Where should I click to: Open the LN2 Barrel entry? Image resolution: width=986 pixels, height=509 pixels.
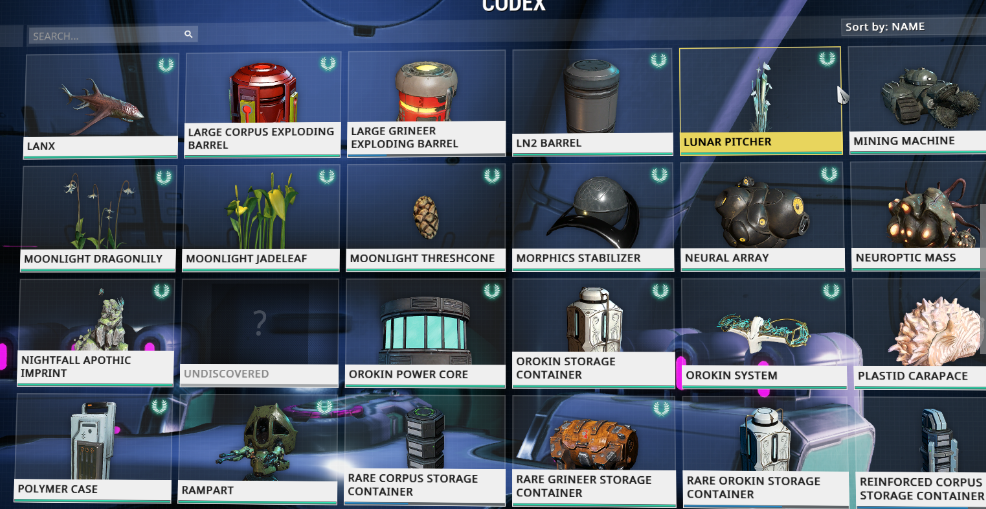(x=592, y=105)
